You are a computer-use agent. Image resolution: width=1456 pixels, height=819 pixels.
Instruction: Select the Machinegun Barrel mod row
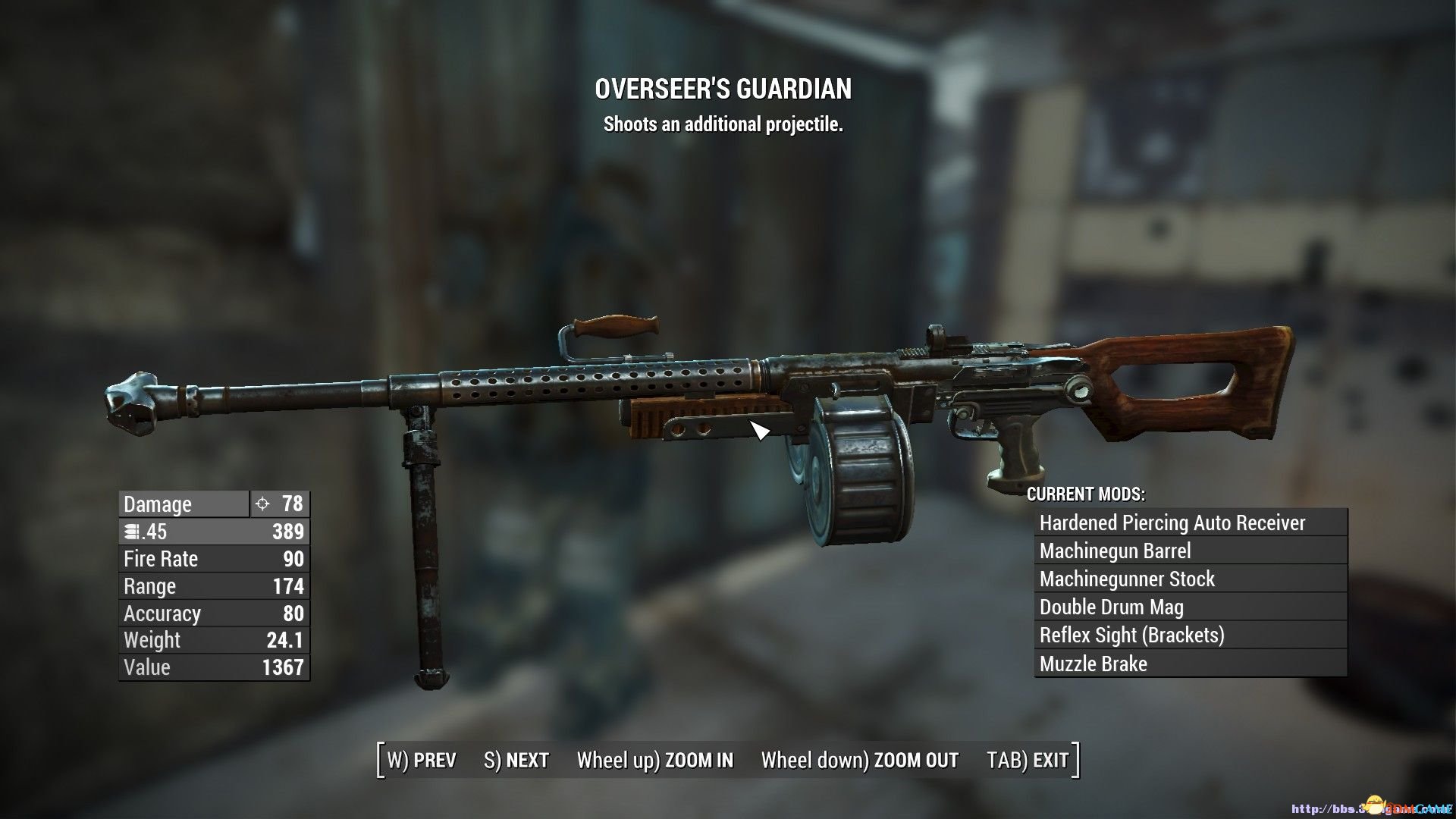tap(1190, 551)
